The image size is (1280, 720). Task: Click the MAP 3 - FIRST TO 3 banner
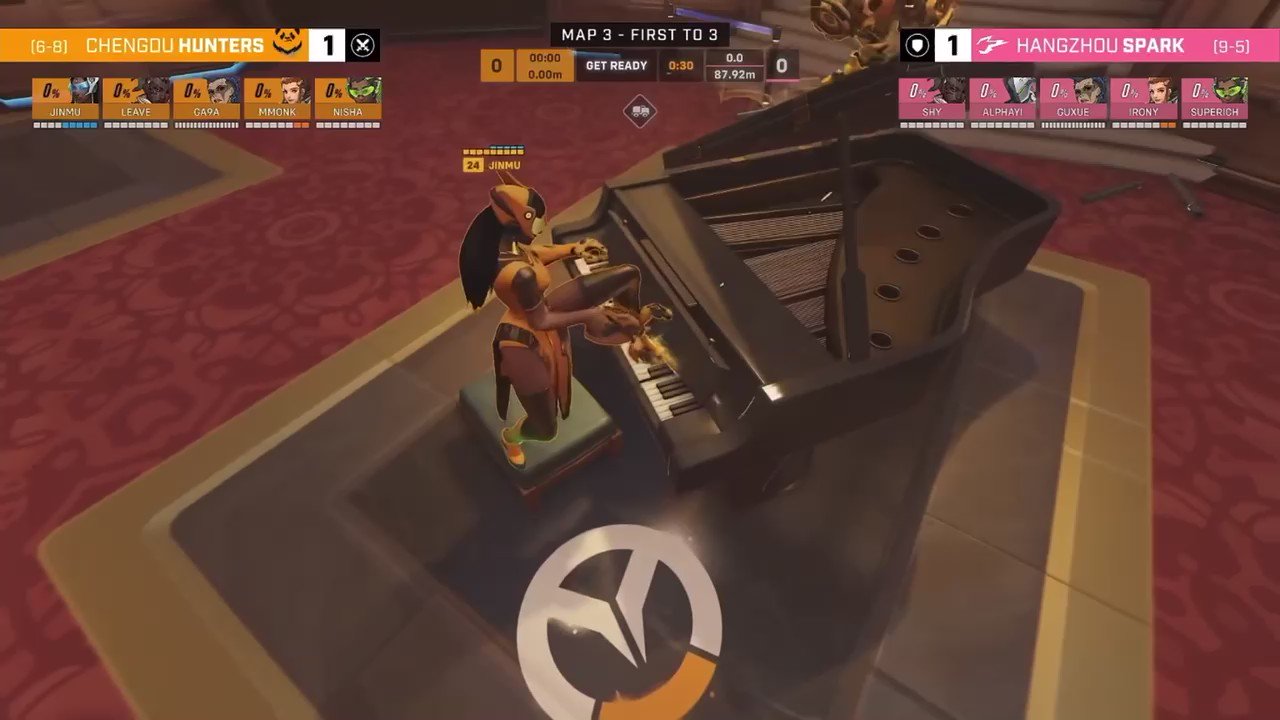click(x=640, y=34)
